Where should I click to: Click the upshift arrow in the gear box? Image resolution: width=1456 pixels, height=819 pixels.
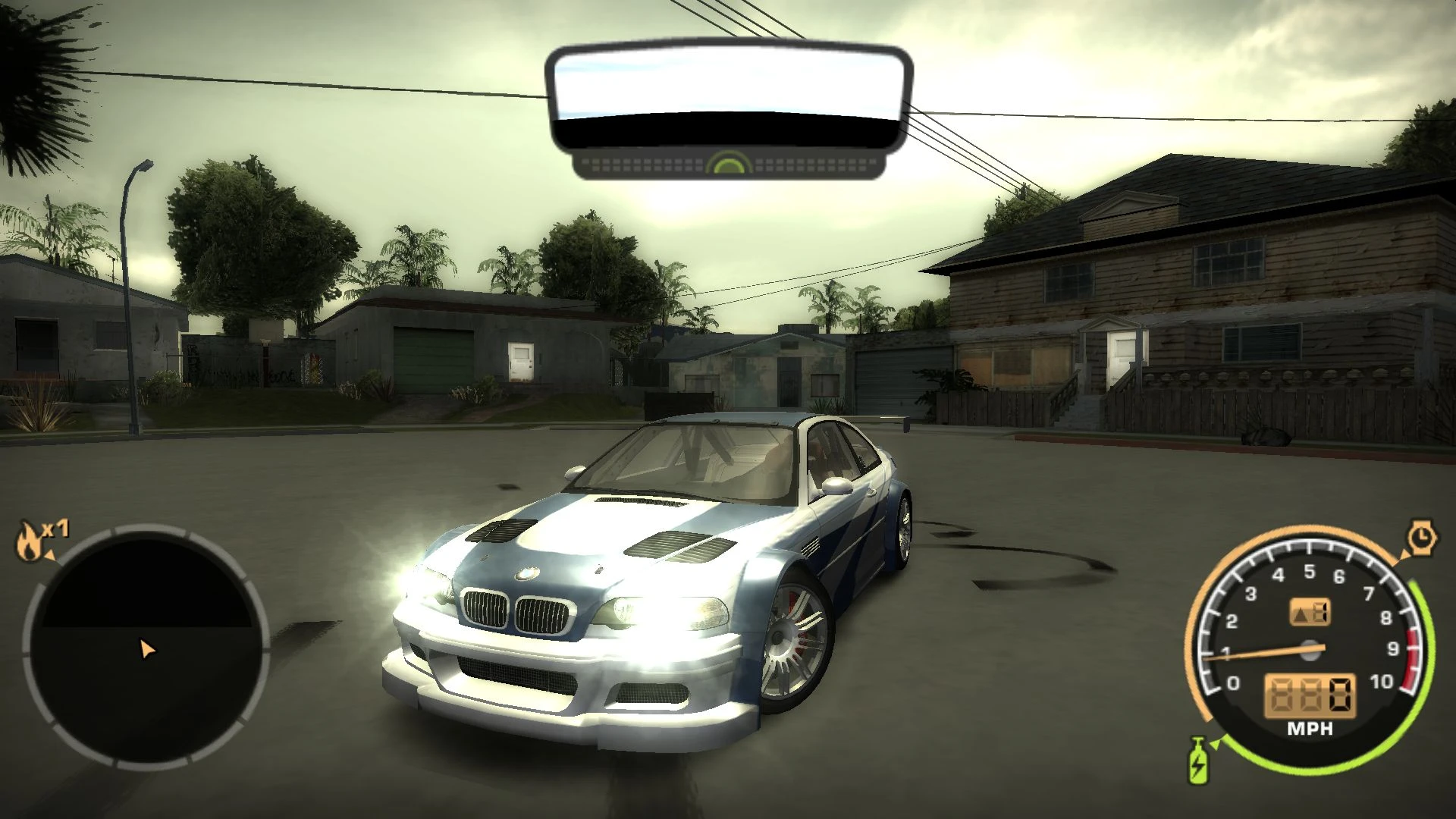1298,614
